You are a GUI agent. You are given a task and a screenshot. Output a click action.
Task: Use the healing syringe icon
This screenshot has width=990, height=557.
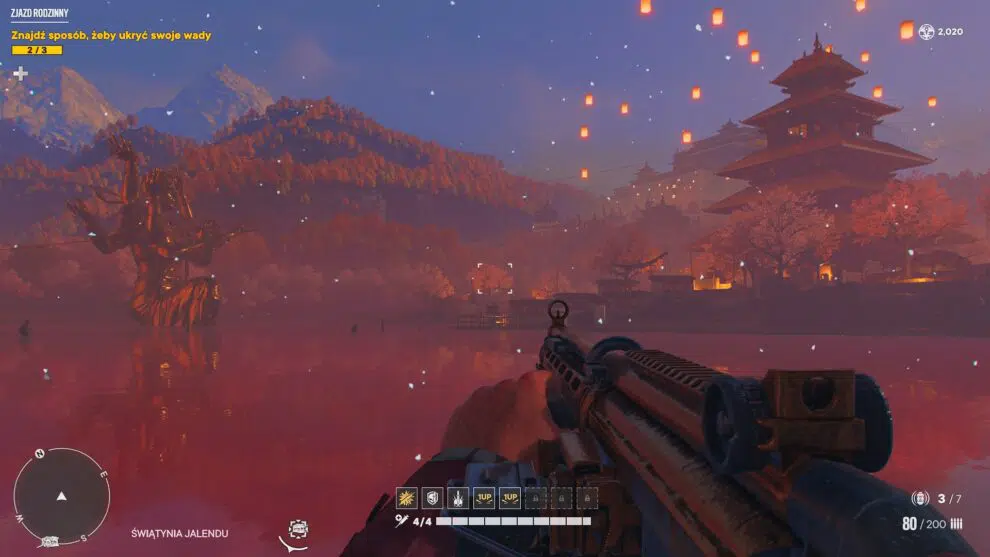click(x=402, y=521)
